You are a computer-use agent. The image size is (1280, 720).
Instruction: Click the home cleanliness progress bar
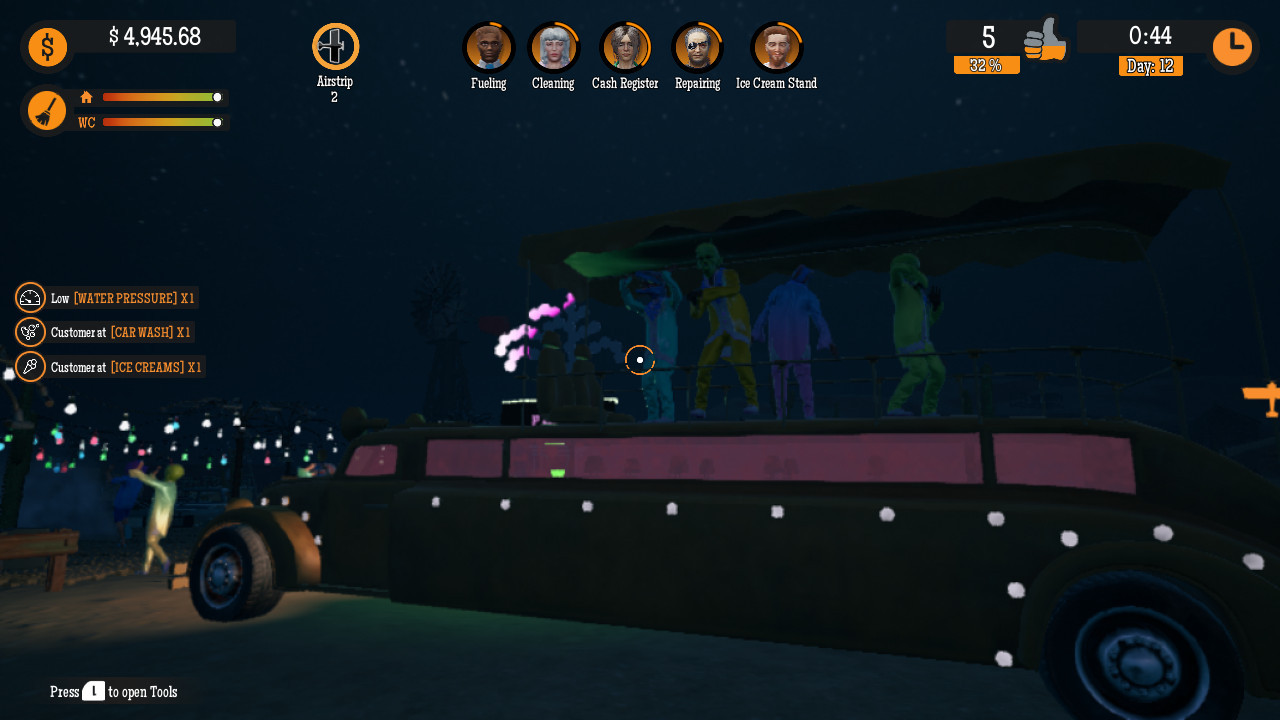pos(160,98)
